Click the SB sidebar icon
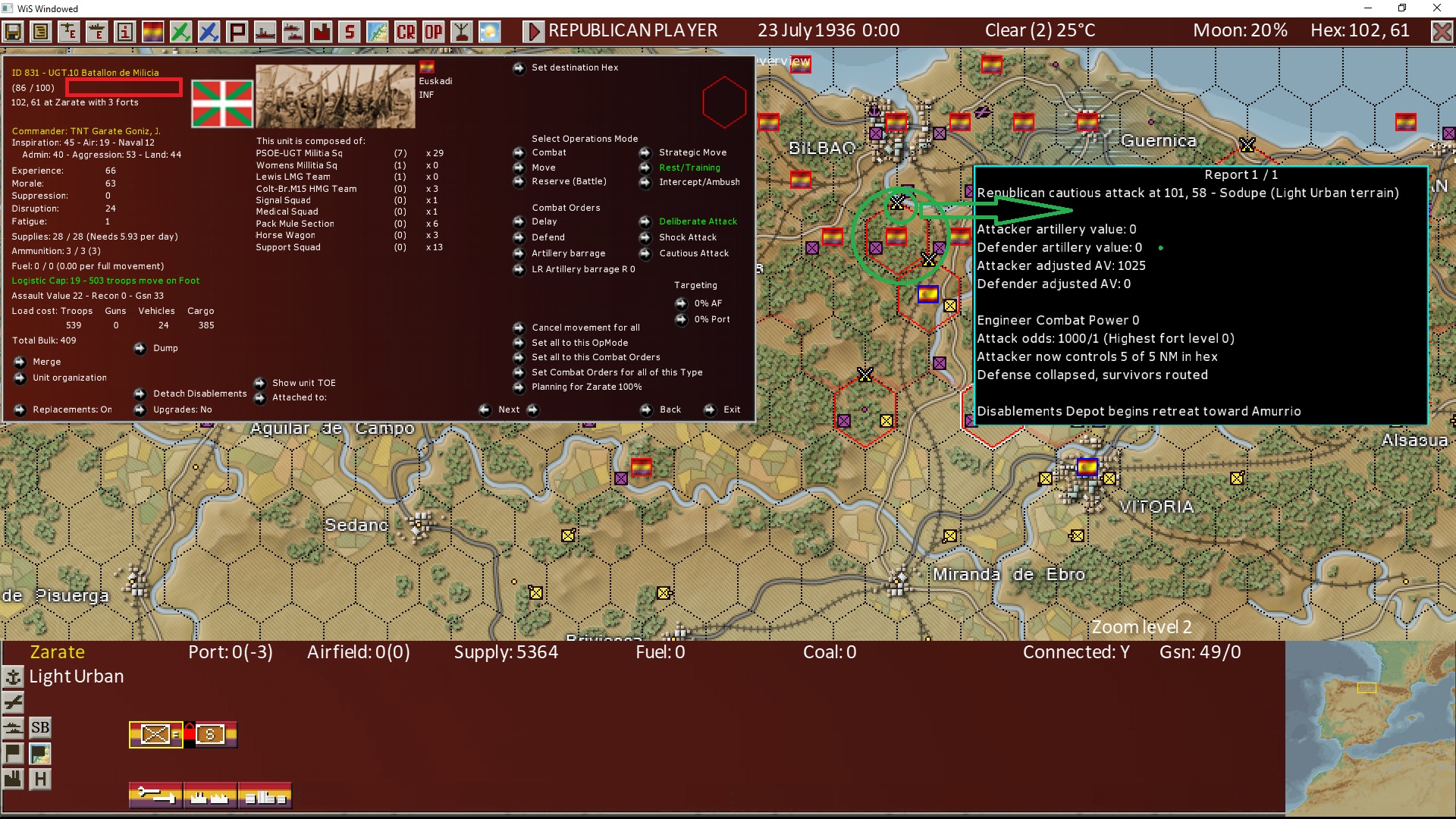 tap(39, 727)
